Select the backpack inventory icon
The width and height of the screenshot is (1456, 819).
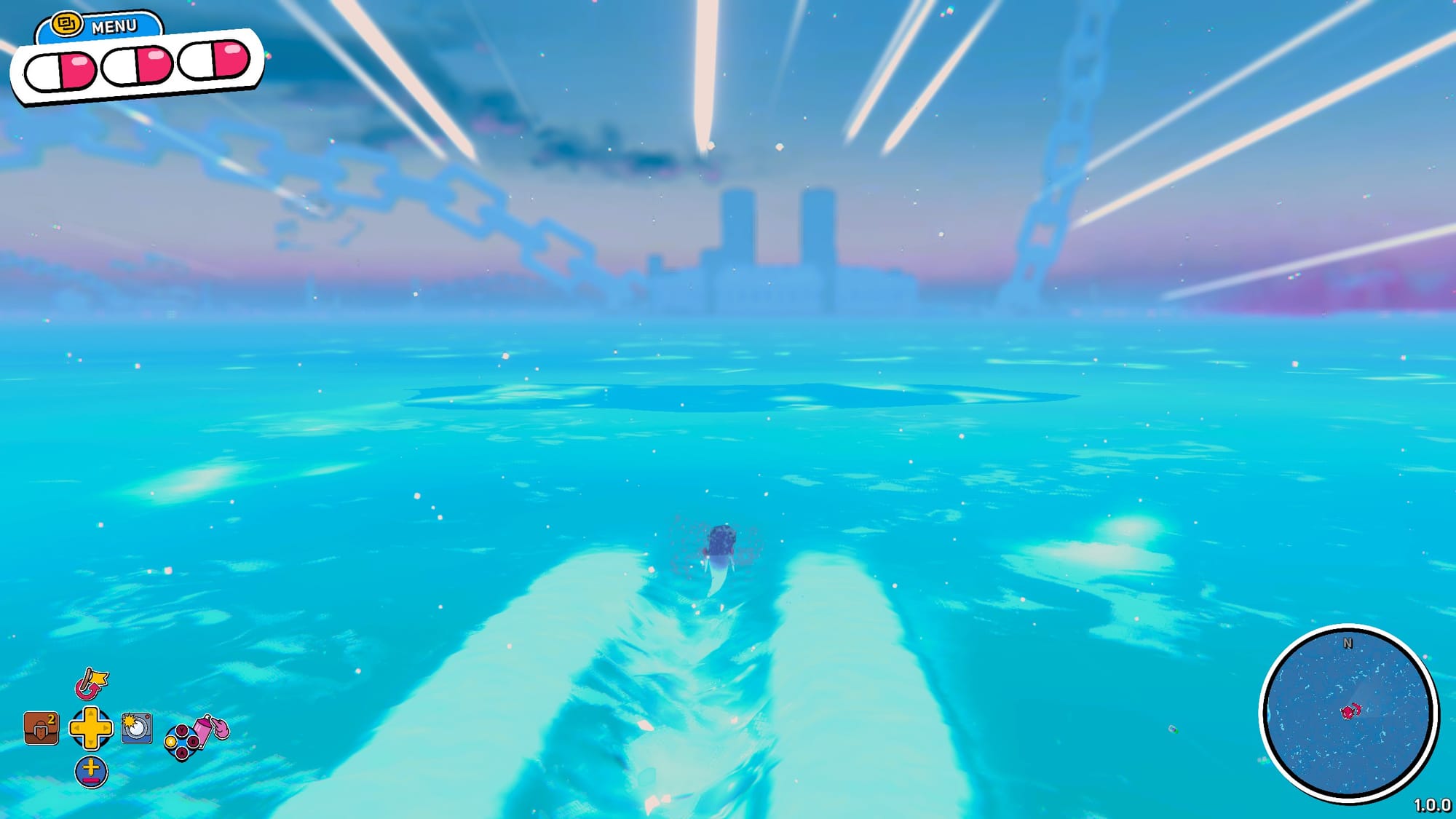point(40,729)
